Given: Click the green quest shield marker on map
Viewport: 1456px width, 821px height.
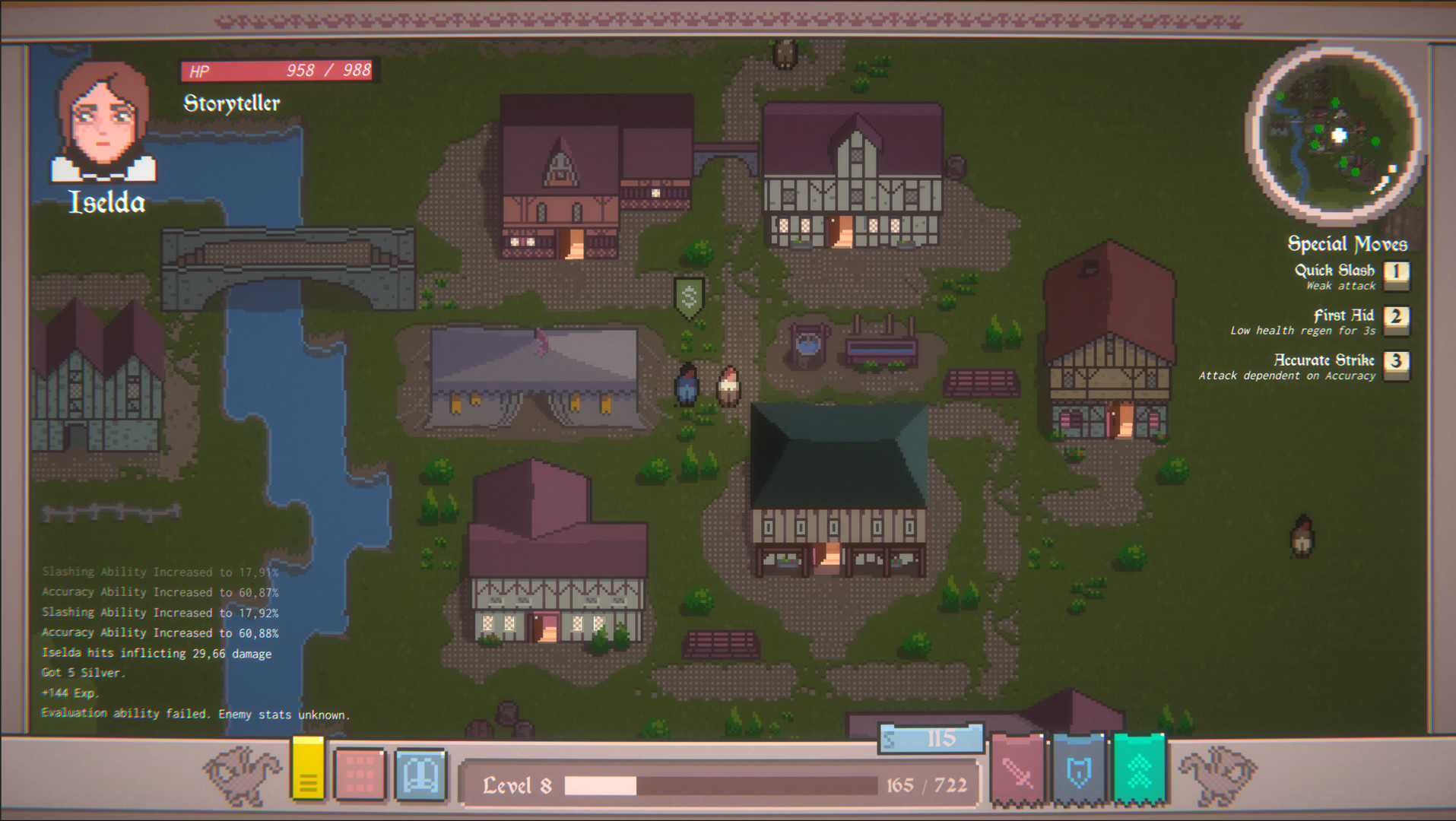Looking at the screenshot, I should point(689,295).
